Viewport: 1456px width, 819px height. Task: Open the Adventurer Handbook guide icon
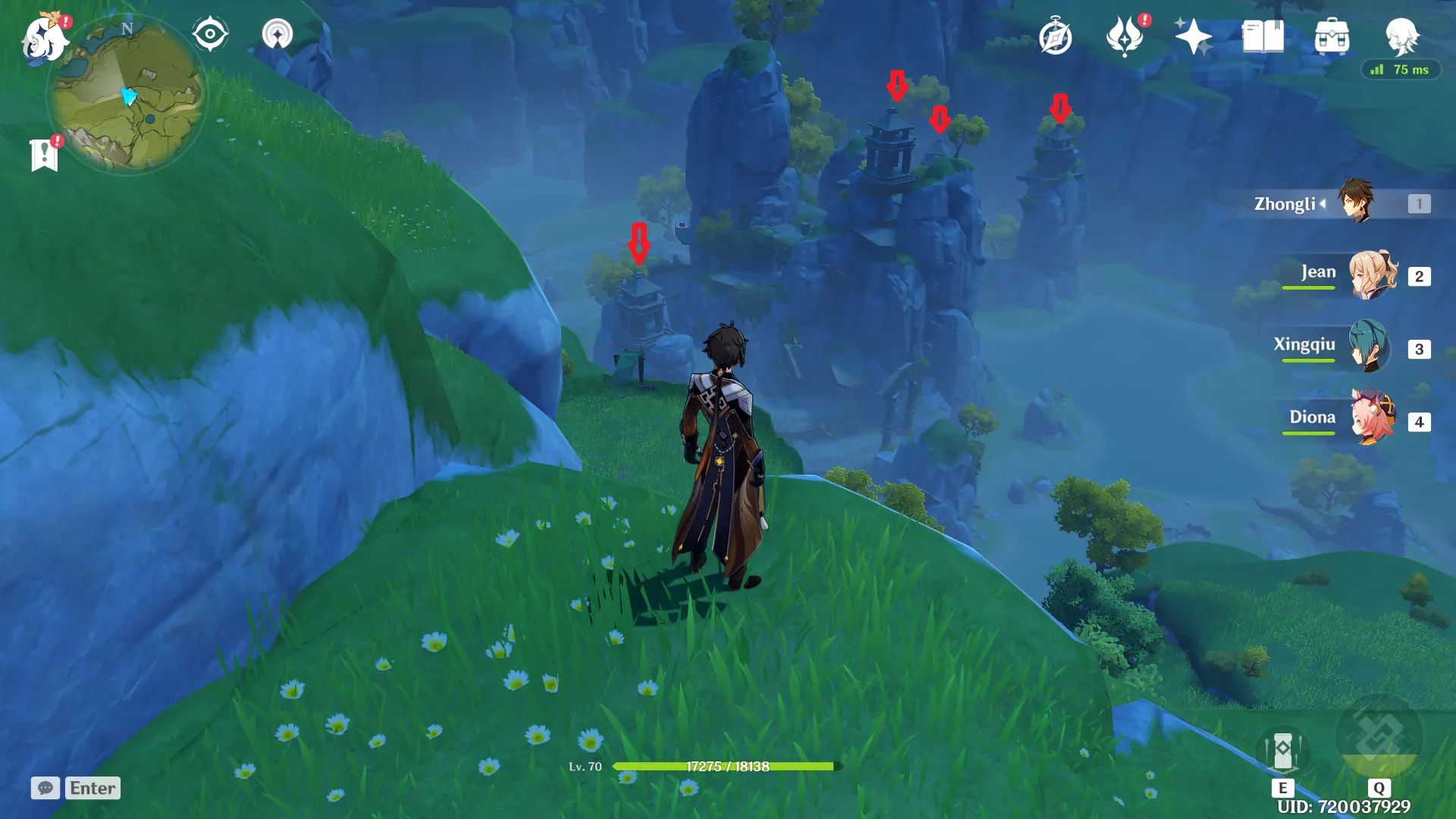(x=1056, y=34)
